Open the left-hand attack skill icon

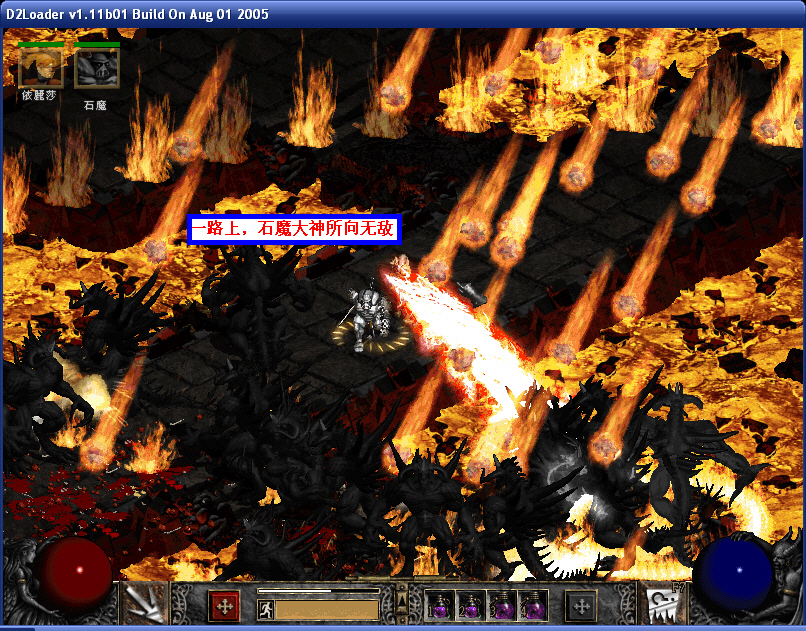point(143,603)
